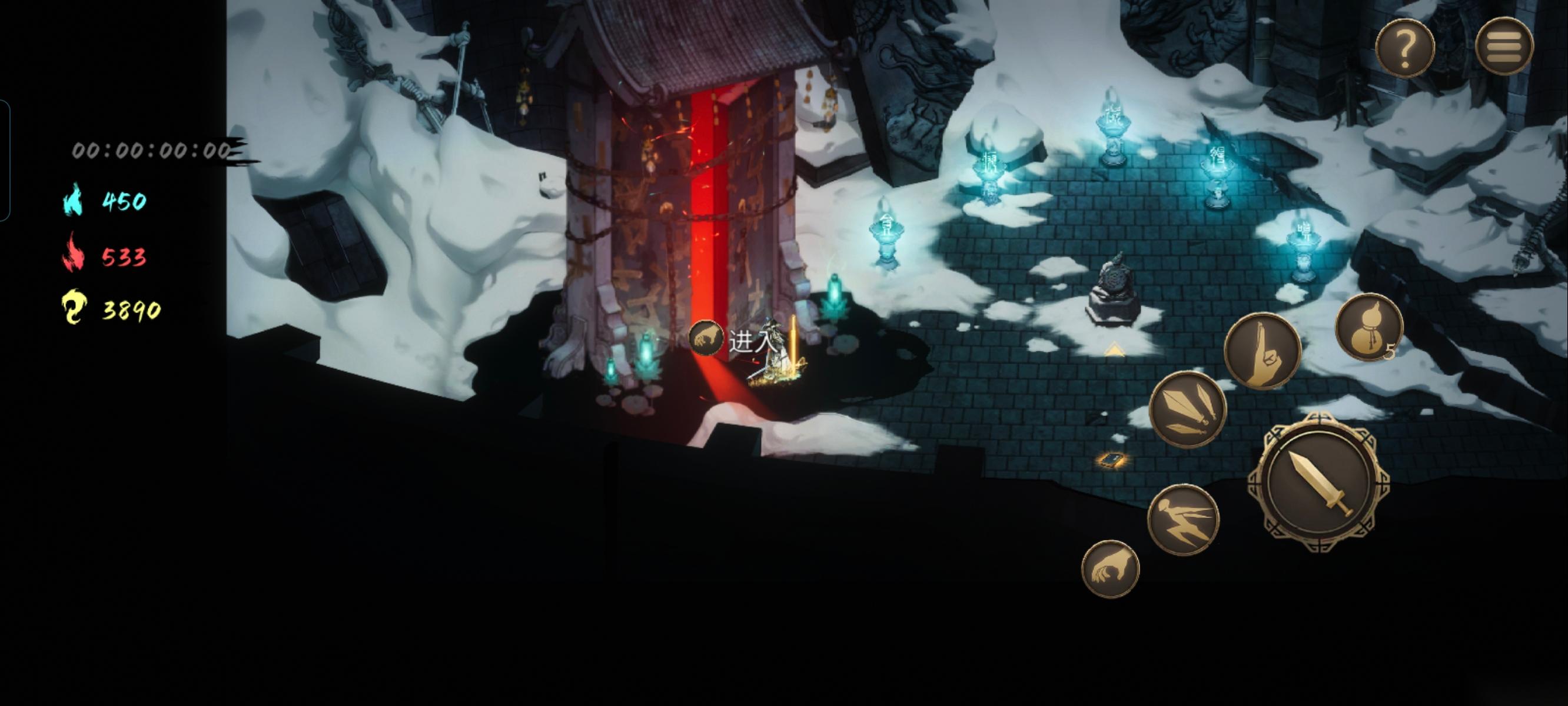1568x706 pixels.
Task: Open the hamburger main menu
Action: (1504, 47)
